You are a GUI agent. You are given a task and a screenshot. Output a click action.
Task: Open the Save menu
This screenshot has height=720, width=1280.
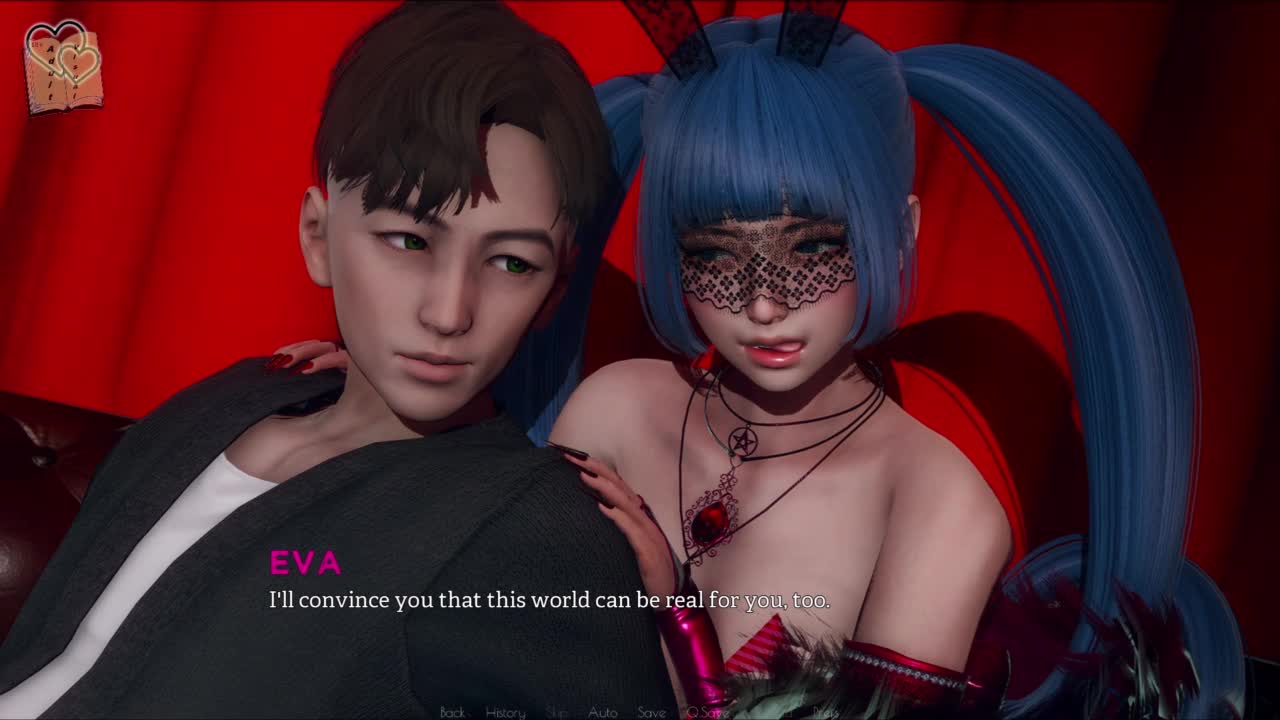651,712
